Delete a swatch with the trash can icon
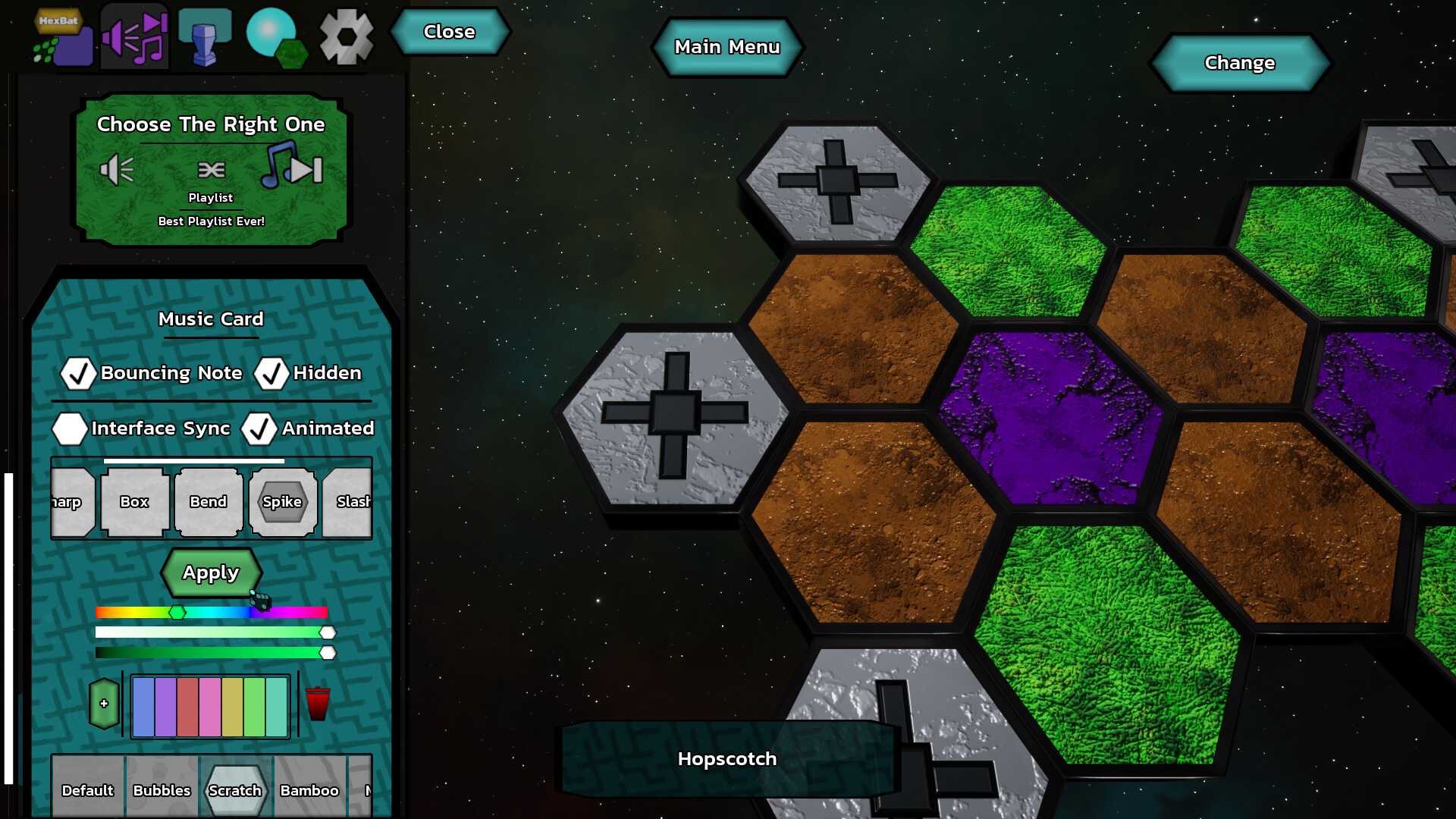The image size is (1456, 819). pyautogui.click(x=318, y=702)
